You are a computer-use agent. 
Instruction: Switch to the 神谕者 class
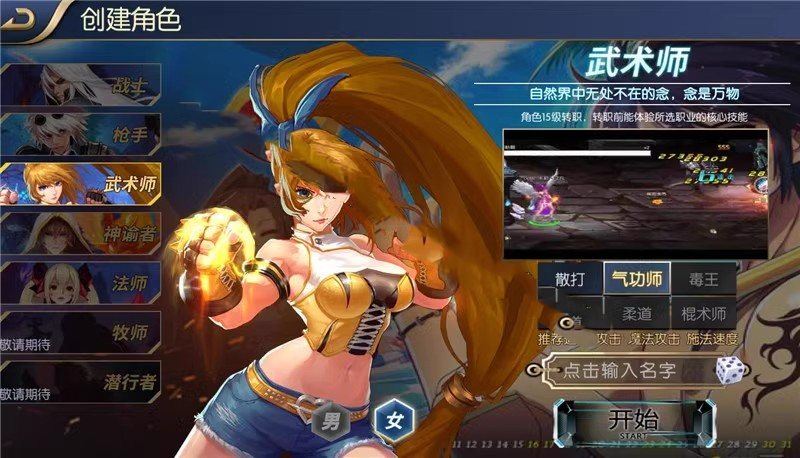80,236
